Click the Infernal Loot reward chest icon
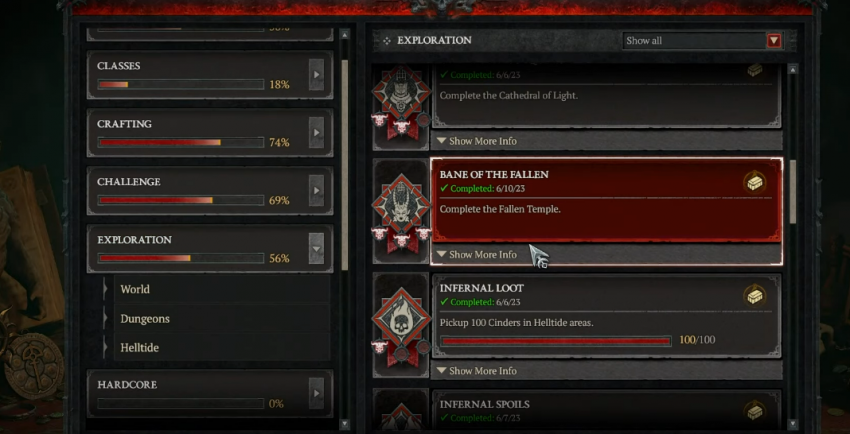The image size is (850, 434). click(x=755, y=296)
